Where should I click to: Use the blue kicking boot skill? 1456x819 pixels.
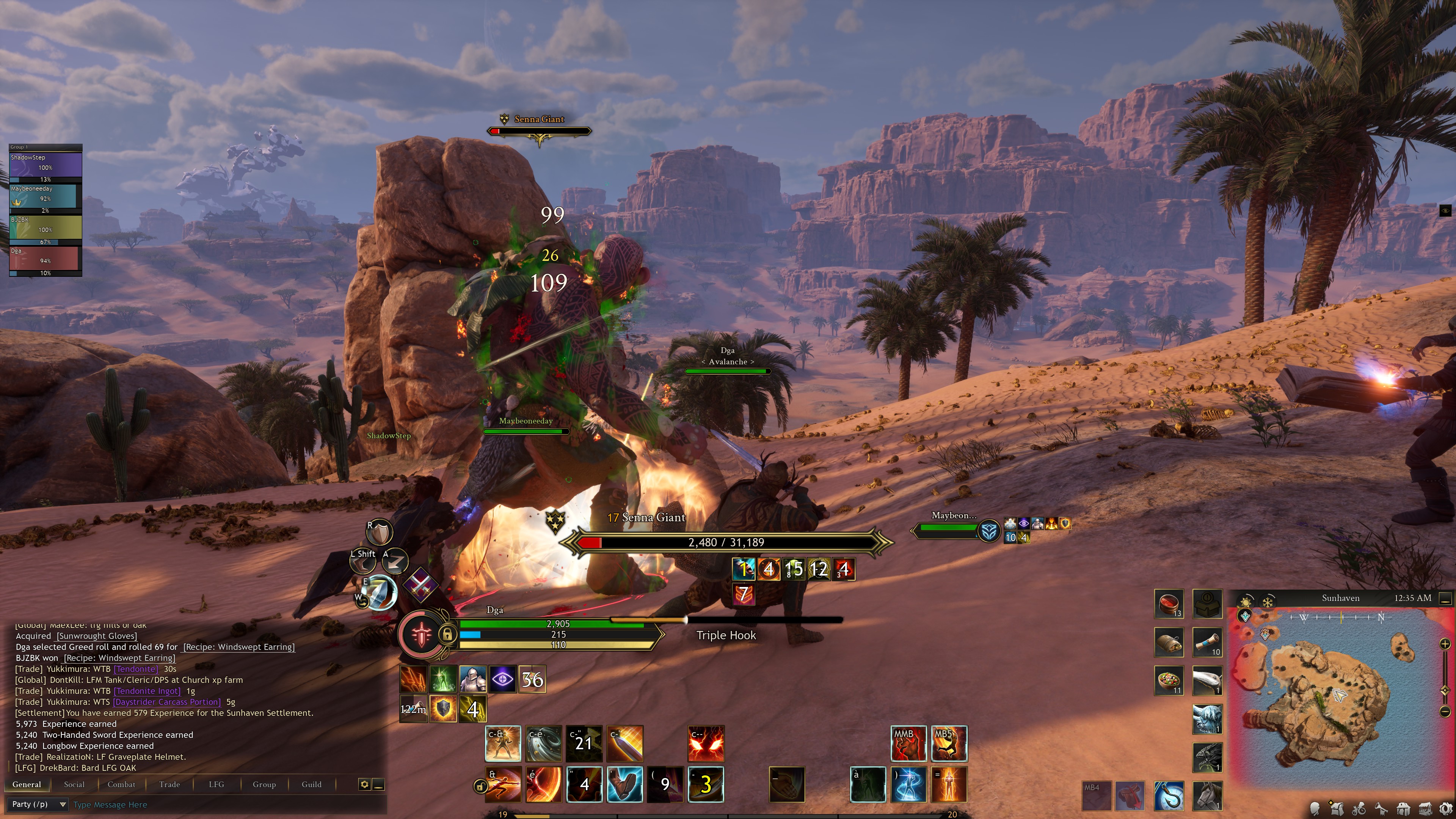[x=624, y=784]
